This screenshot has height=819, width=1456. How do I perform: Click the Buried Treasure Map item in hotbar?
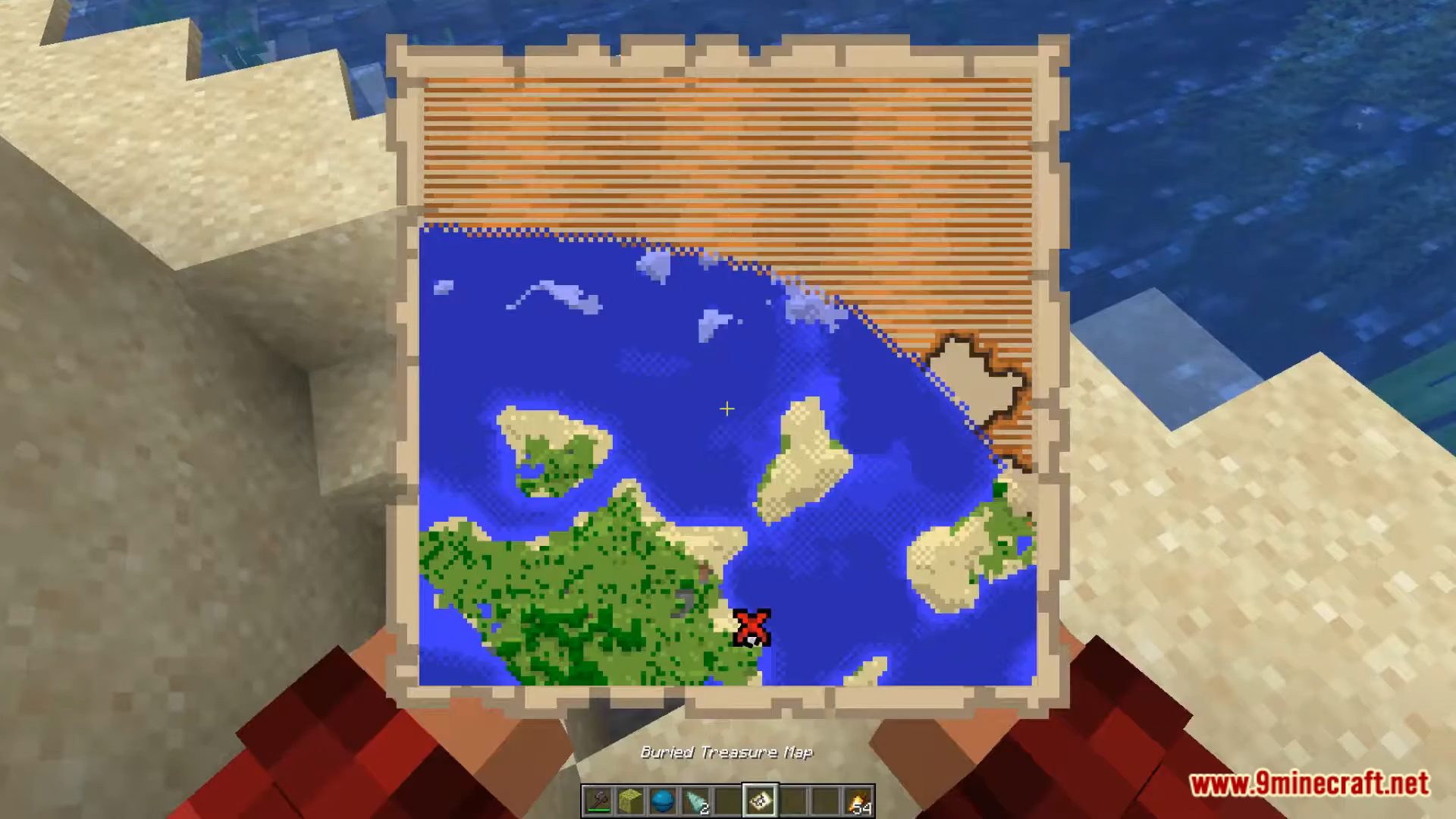tap(760, 799)
